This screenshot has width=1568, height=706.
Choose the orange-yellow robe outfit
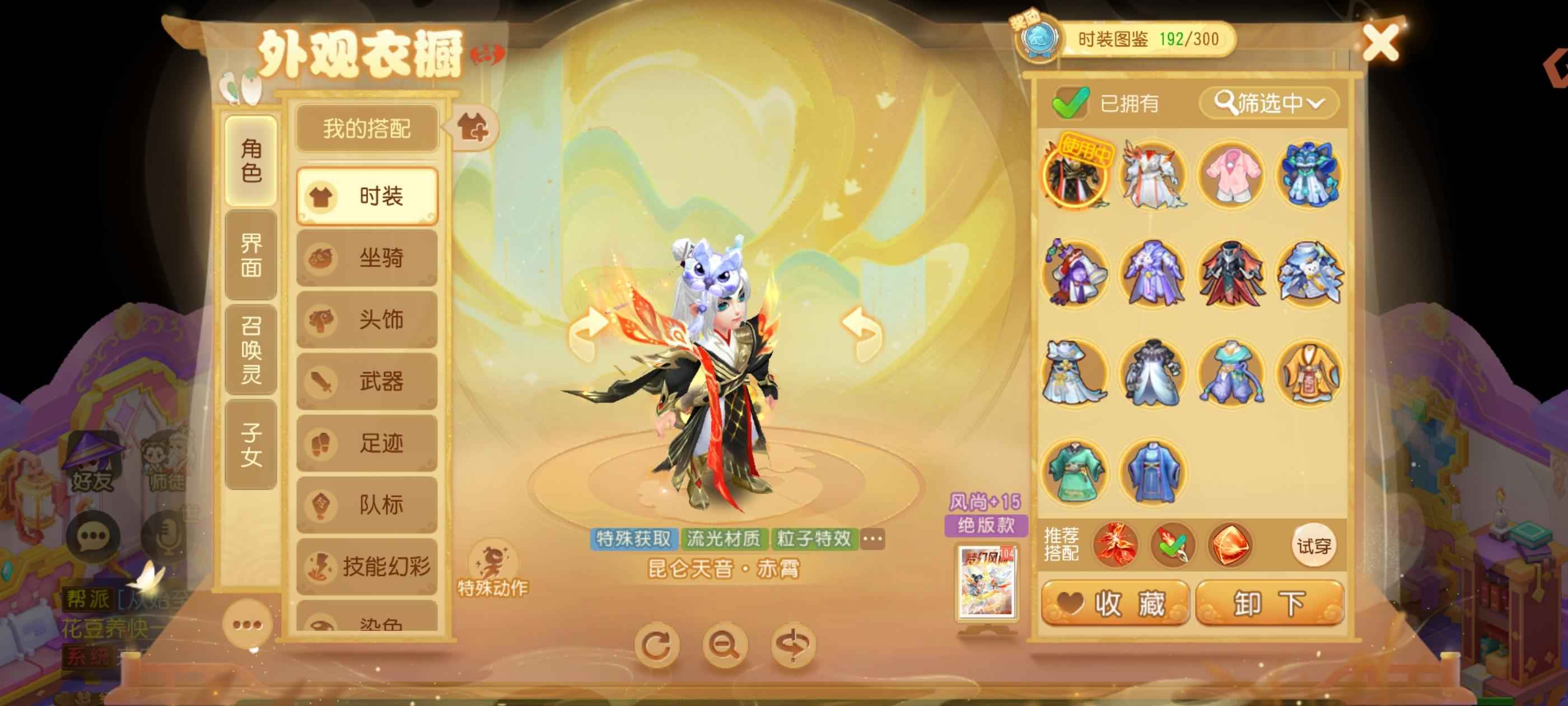(x=1309, y=373)
